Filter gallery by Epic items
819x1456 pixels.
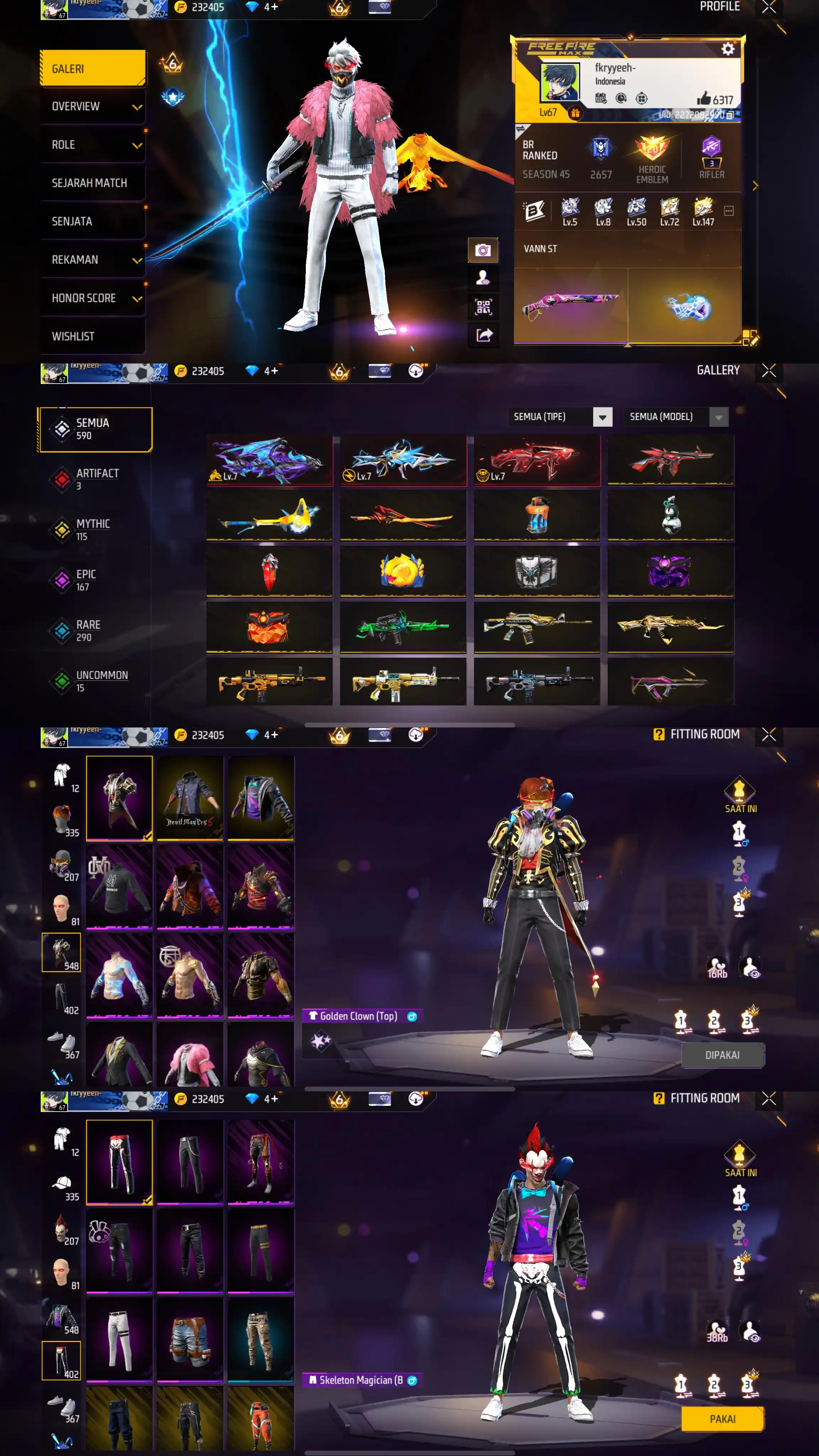point(86,579)
